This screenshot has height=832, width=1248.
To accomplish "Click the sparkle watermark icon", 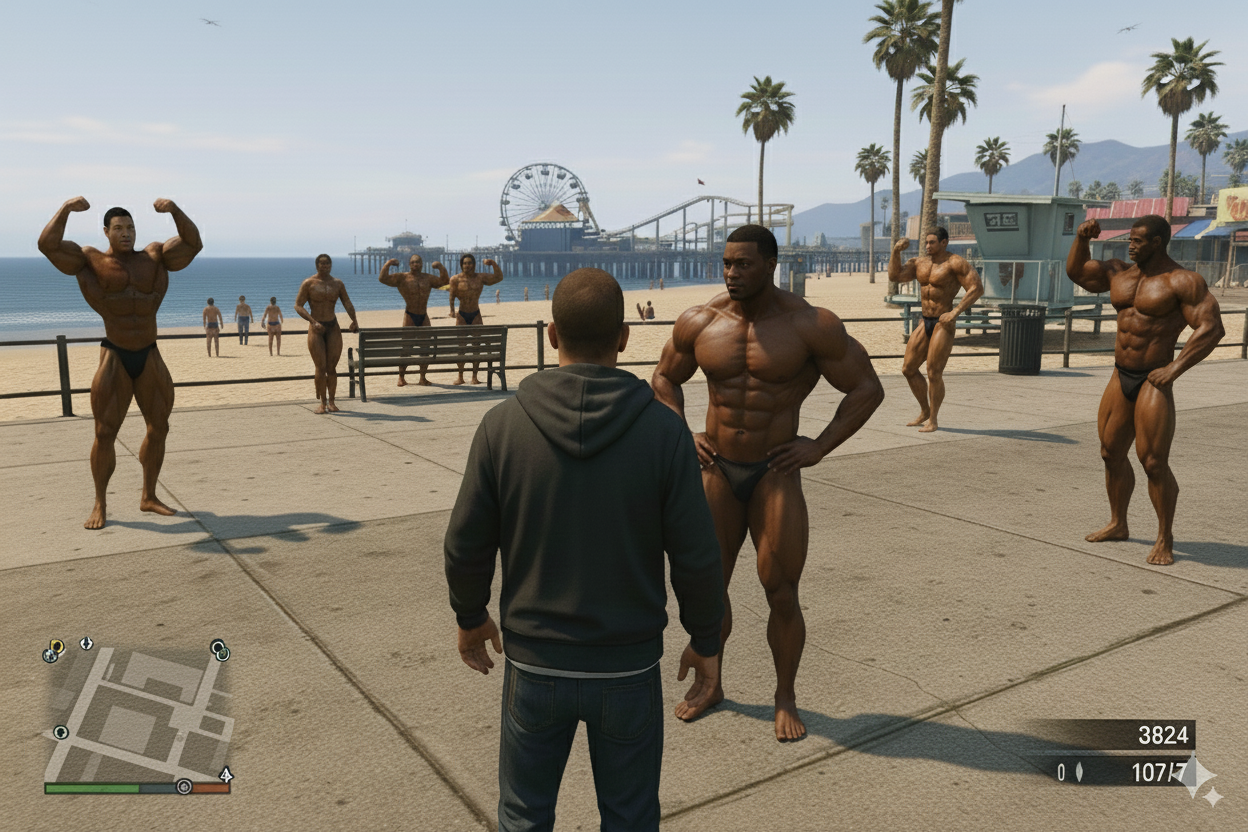I will (x=1197, y=778).
